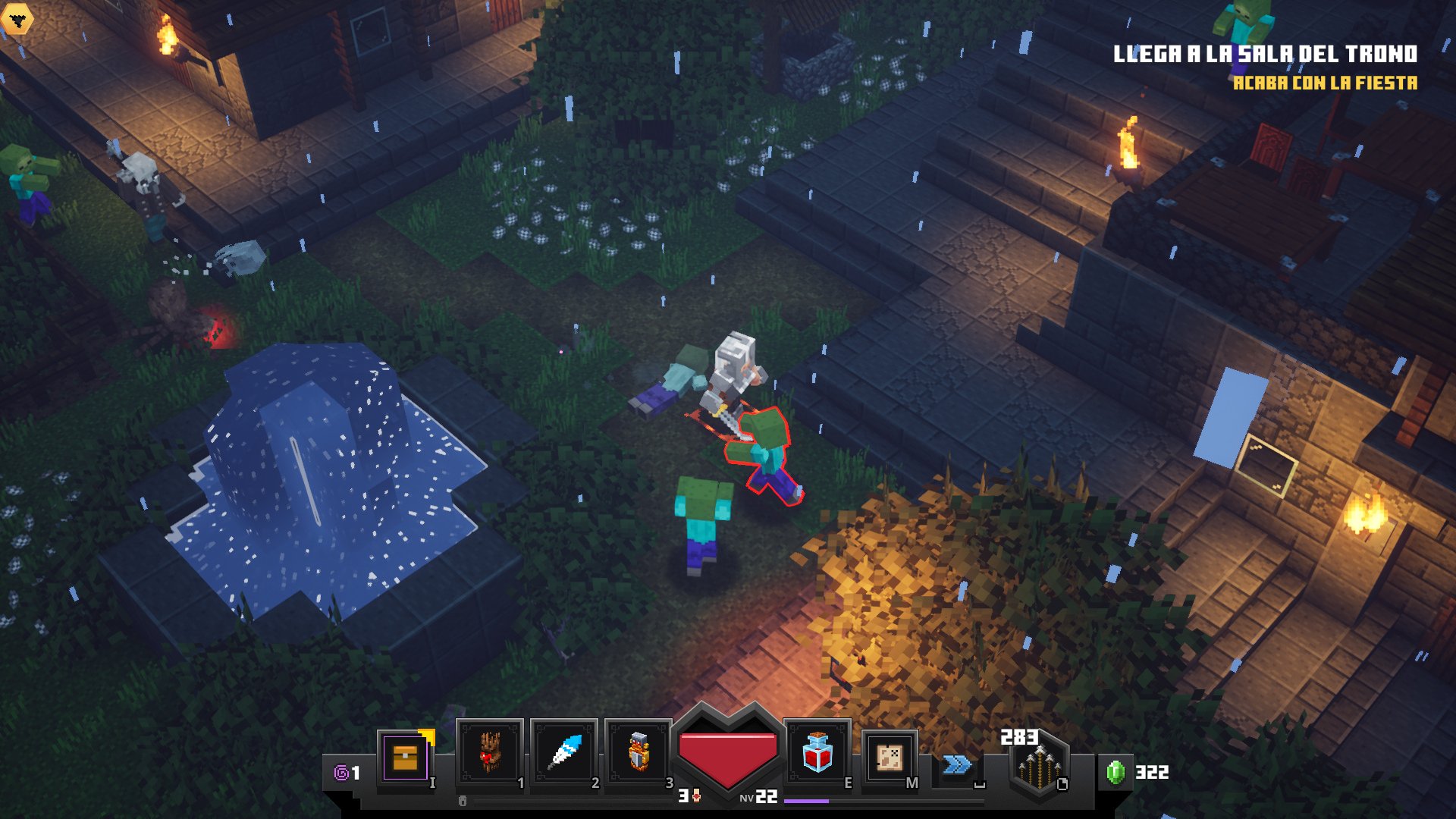Open the inventory chest button
1456x819 pixels.
tap(405, 758)
